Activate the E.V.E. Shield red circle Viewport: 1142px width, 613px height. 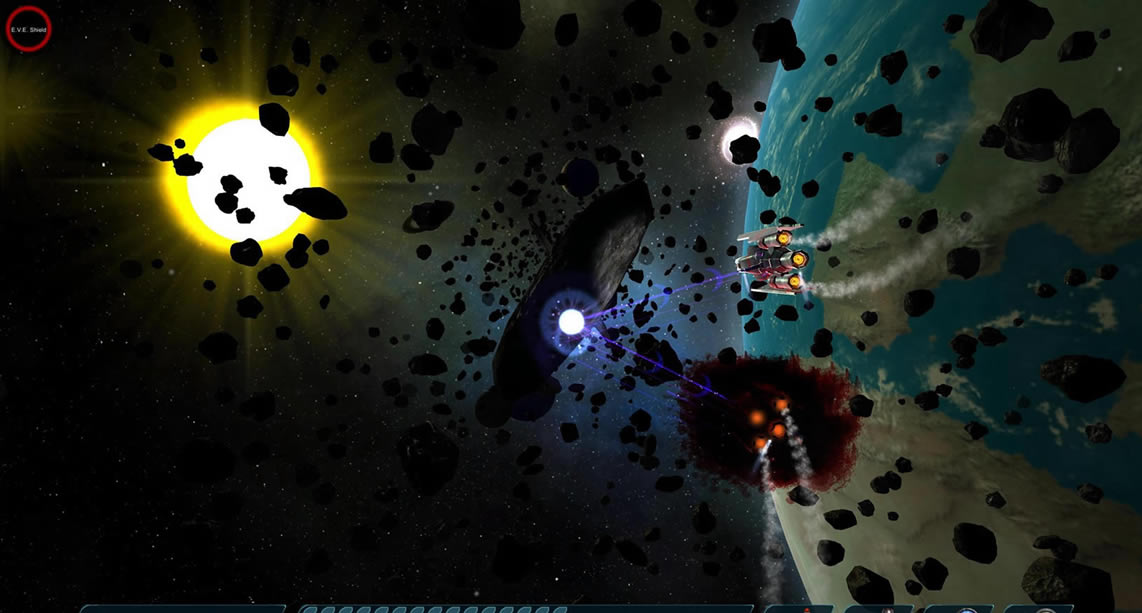tap(28, 29)
